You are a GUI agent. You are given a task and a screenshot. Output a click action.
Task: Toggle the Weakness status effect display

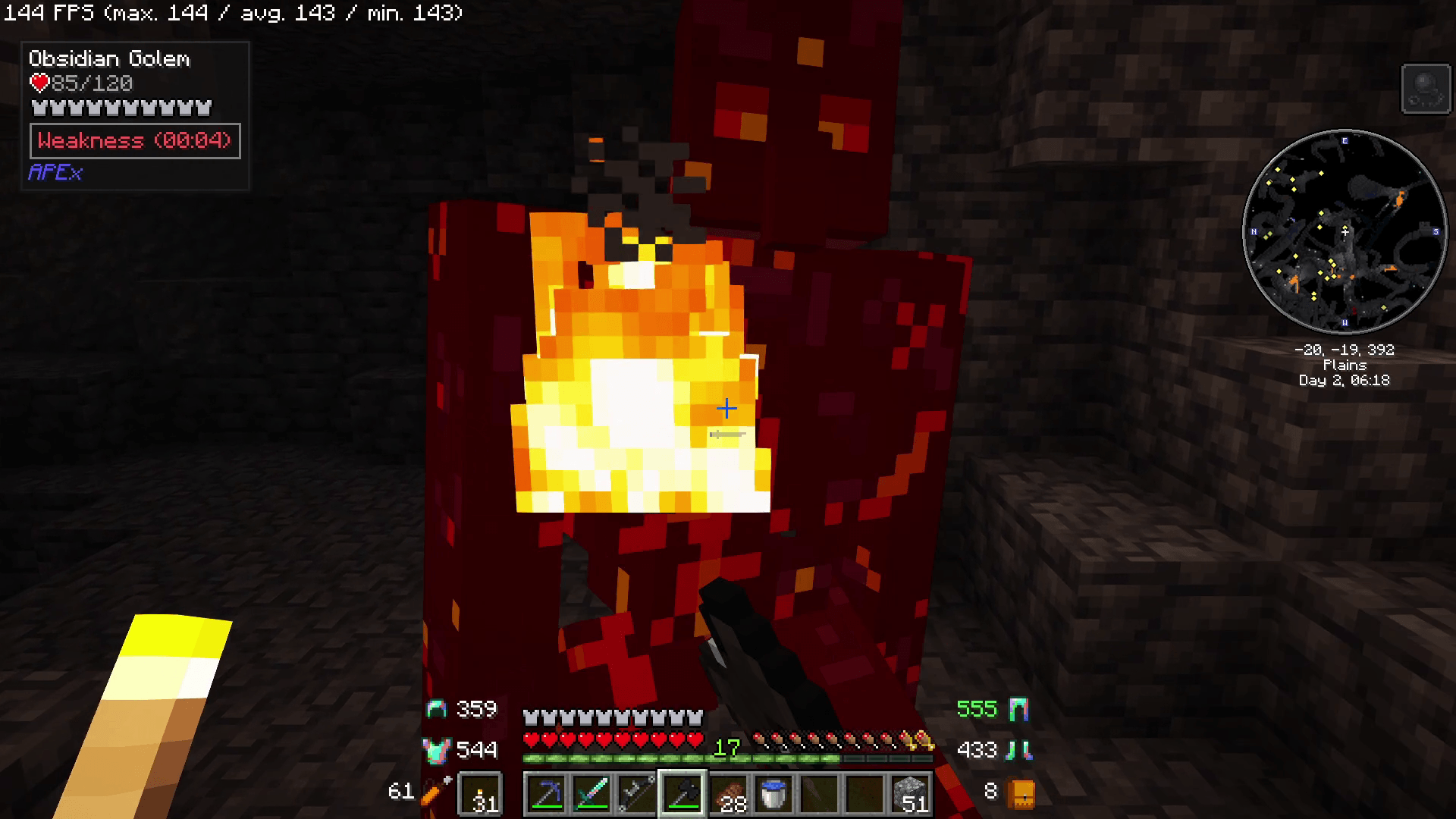[135, 140]
